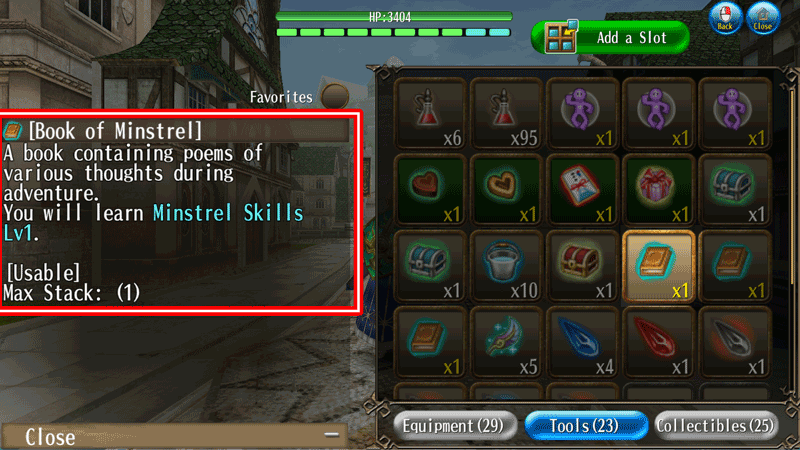Screen dimensions: 800x450
Task: Choose the dark chocolate heart item
Action: [430, 187]
